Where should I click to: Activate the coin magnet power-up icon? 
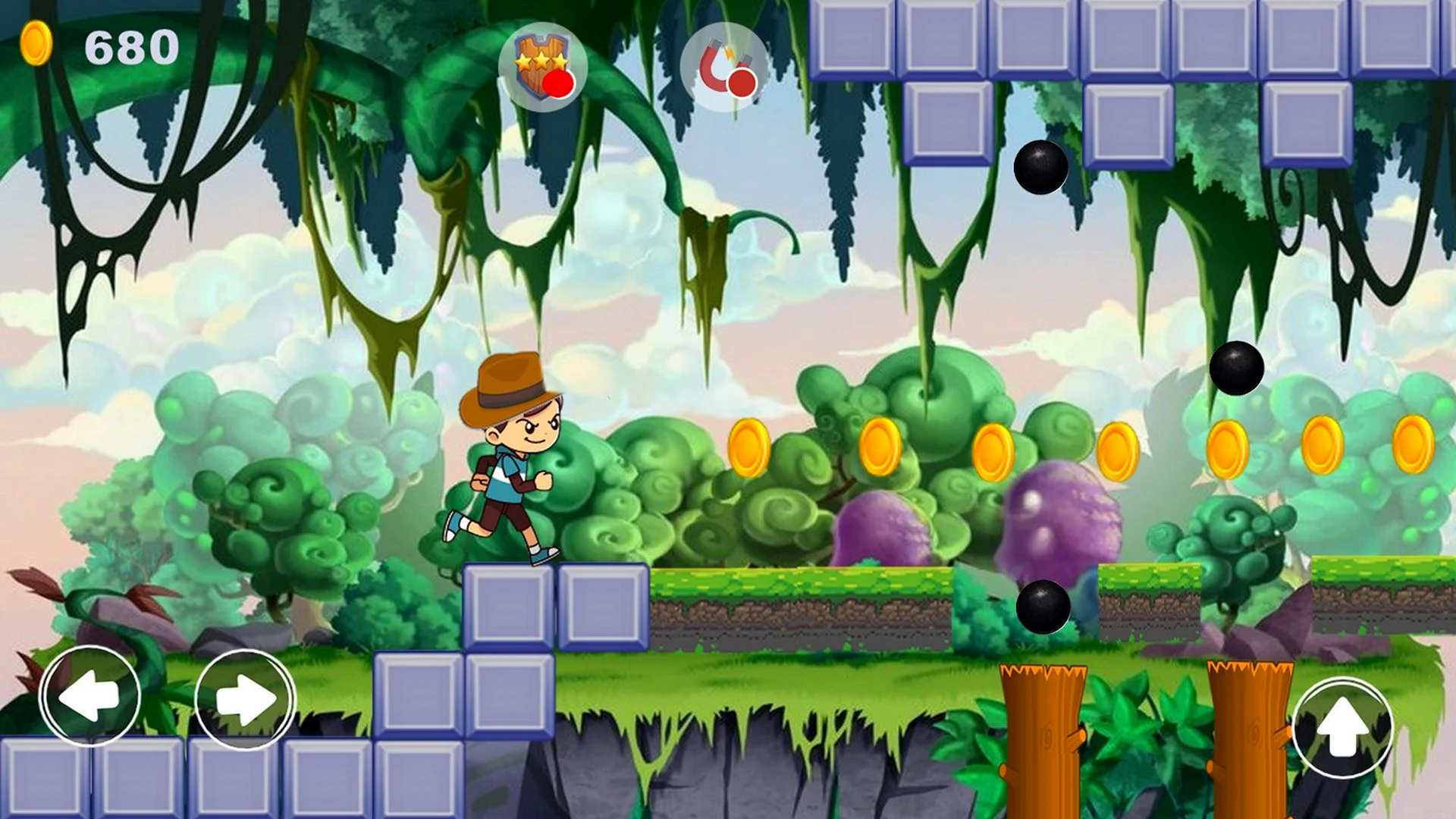724,67
